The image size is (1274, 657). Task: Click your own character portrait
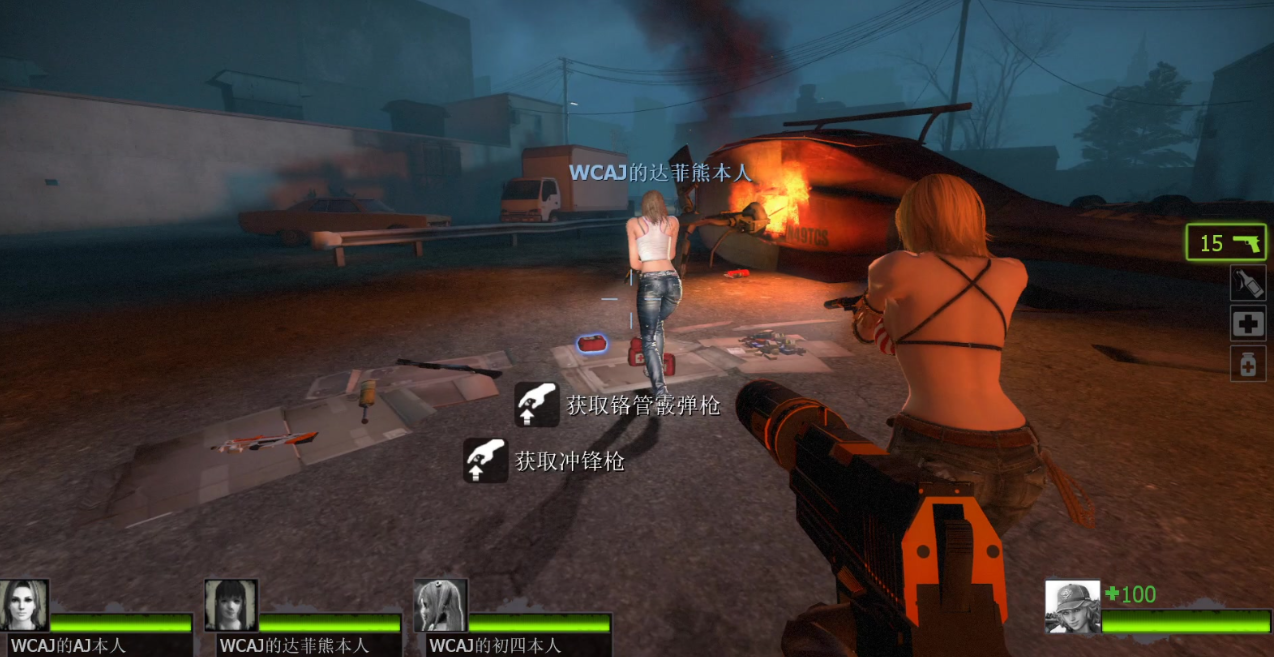(x=1072, y=607)
